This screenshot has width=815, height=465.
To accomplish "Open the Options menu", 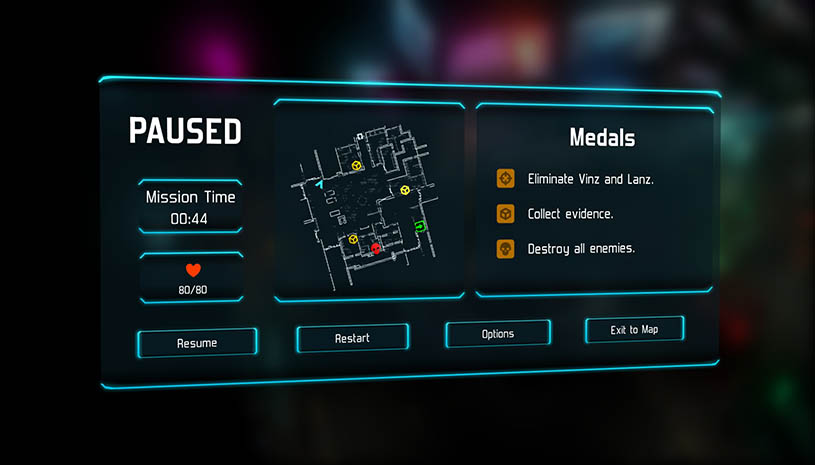I will coord(497,333).
